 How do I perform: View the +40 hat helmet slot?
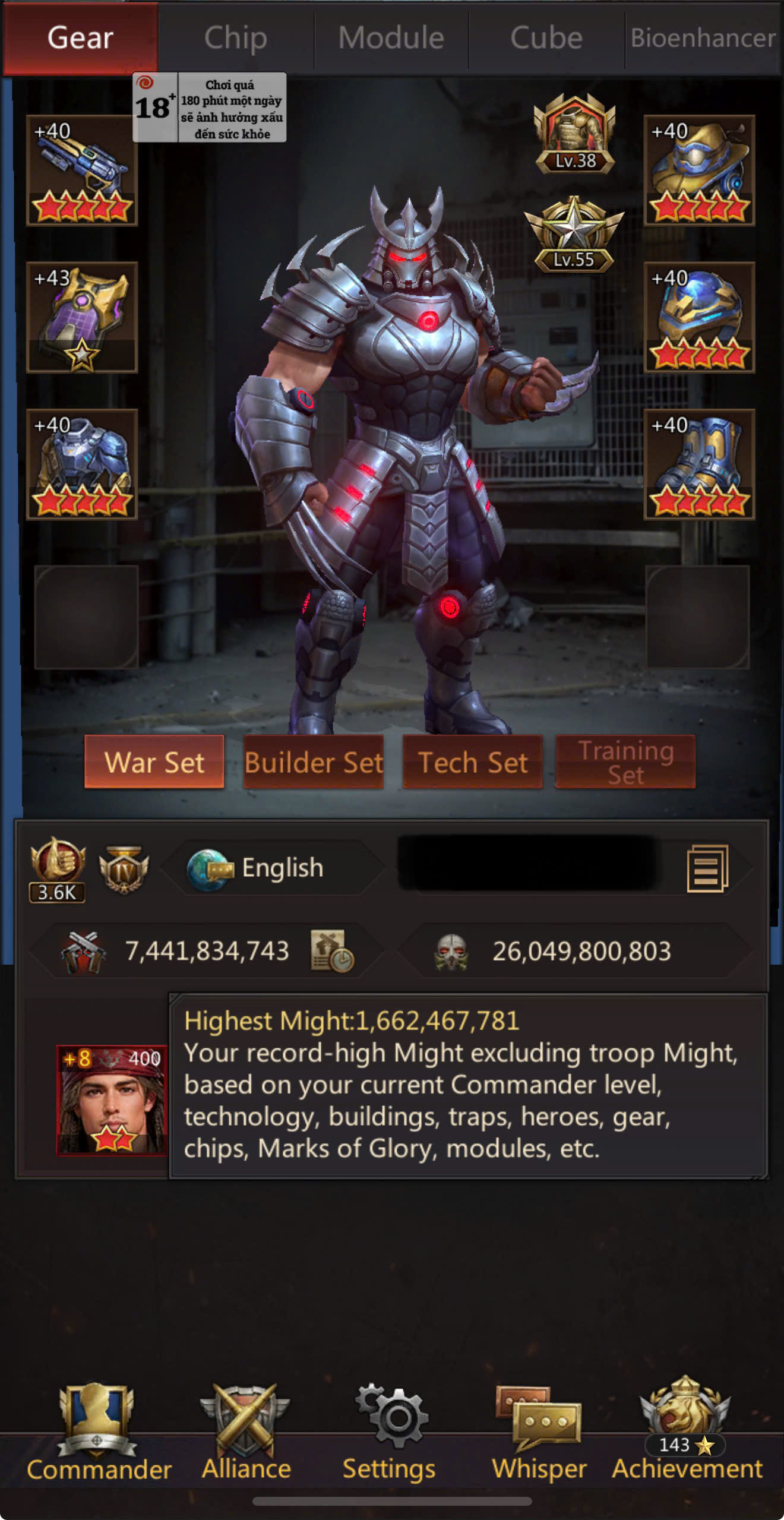tap(699, 170)
